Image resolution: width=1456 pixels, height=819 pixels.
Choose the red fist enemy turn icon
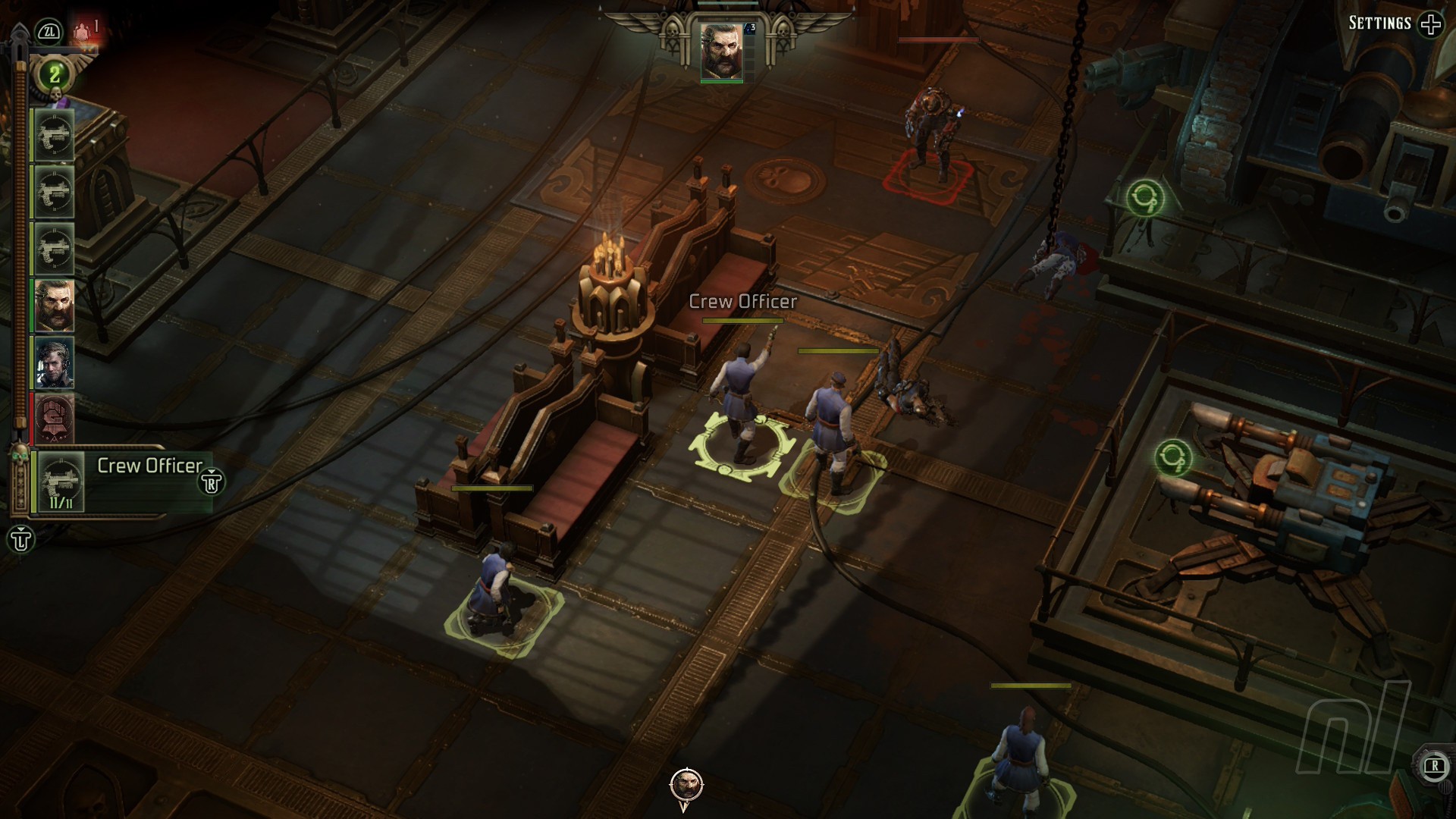pyautogui.click(x=54, y=418)
